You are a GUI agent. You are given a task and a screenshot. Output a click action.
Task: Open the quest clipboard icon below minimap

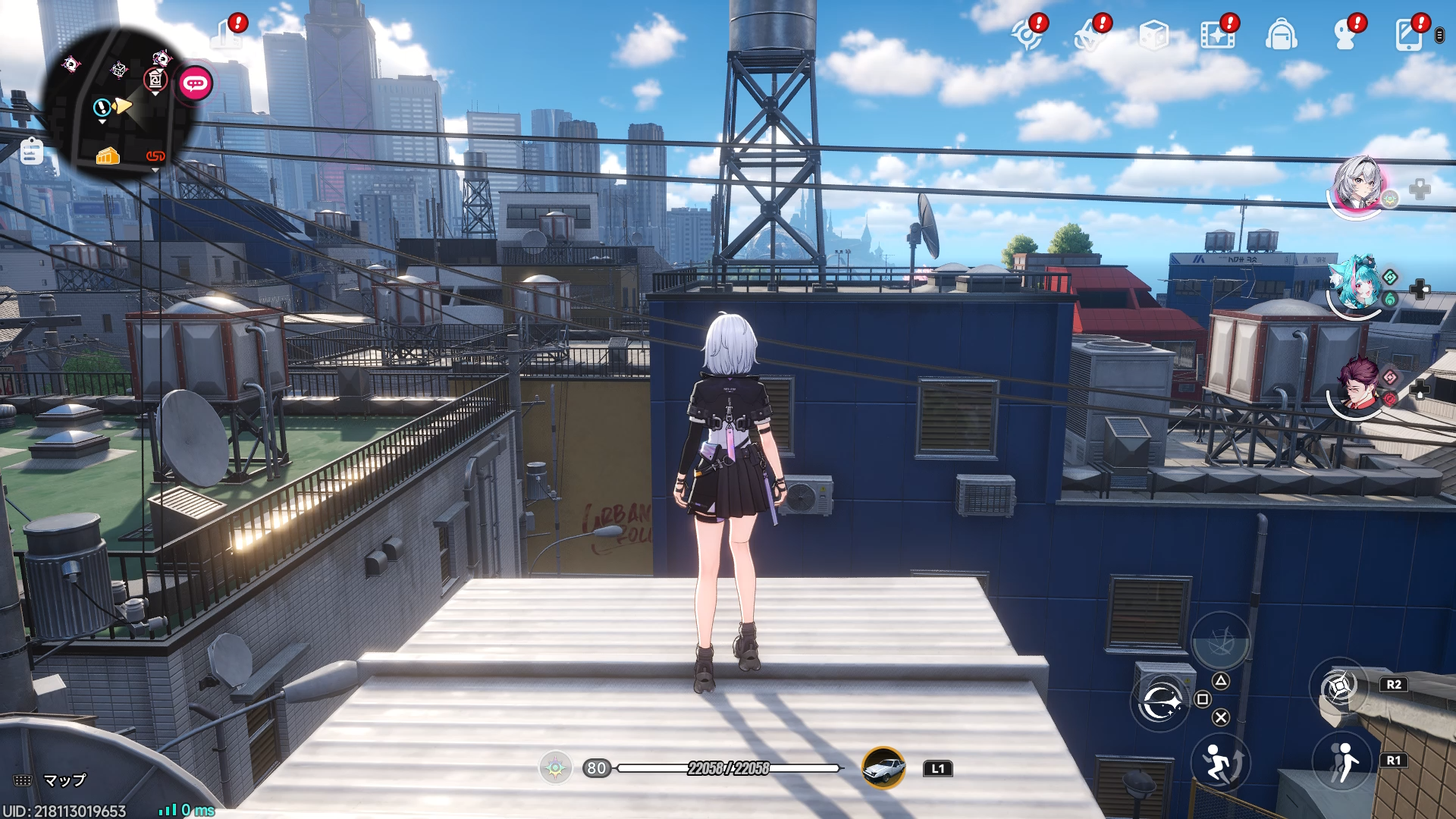(x=31, y=152)
